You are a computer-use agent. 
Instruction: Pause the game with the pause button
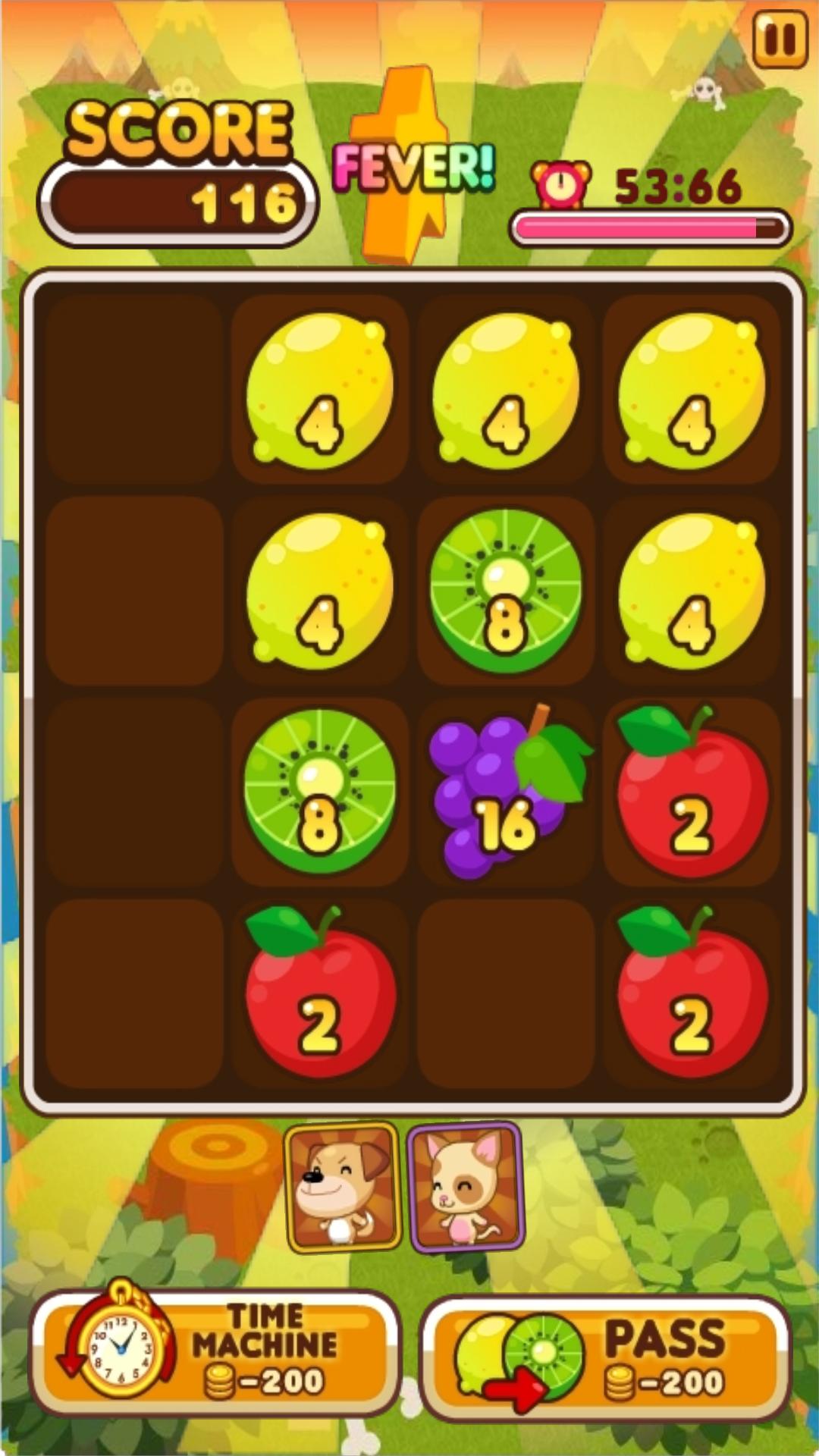click(780, 39)
